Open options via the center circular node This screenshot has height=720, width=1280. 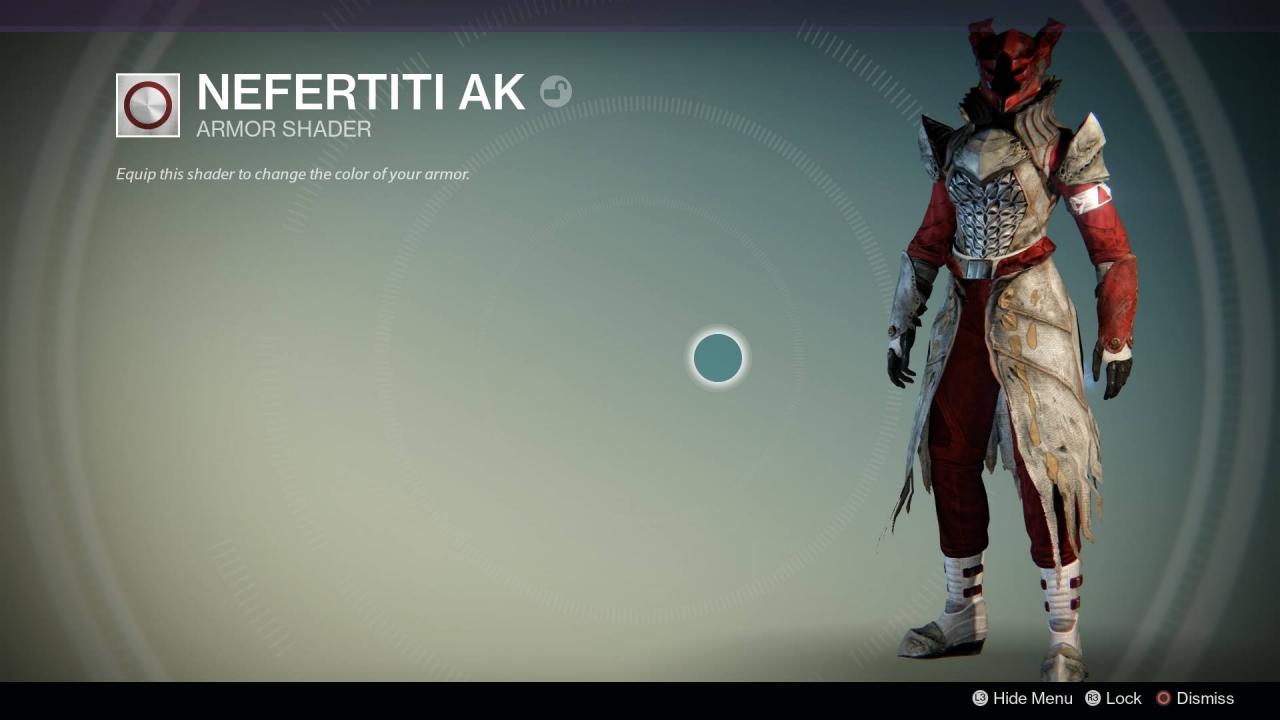point(716,358)
